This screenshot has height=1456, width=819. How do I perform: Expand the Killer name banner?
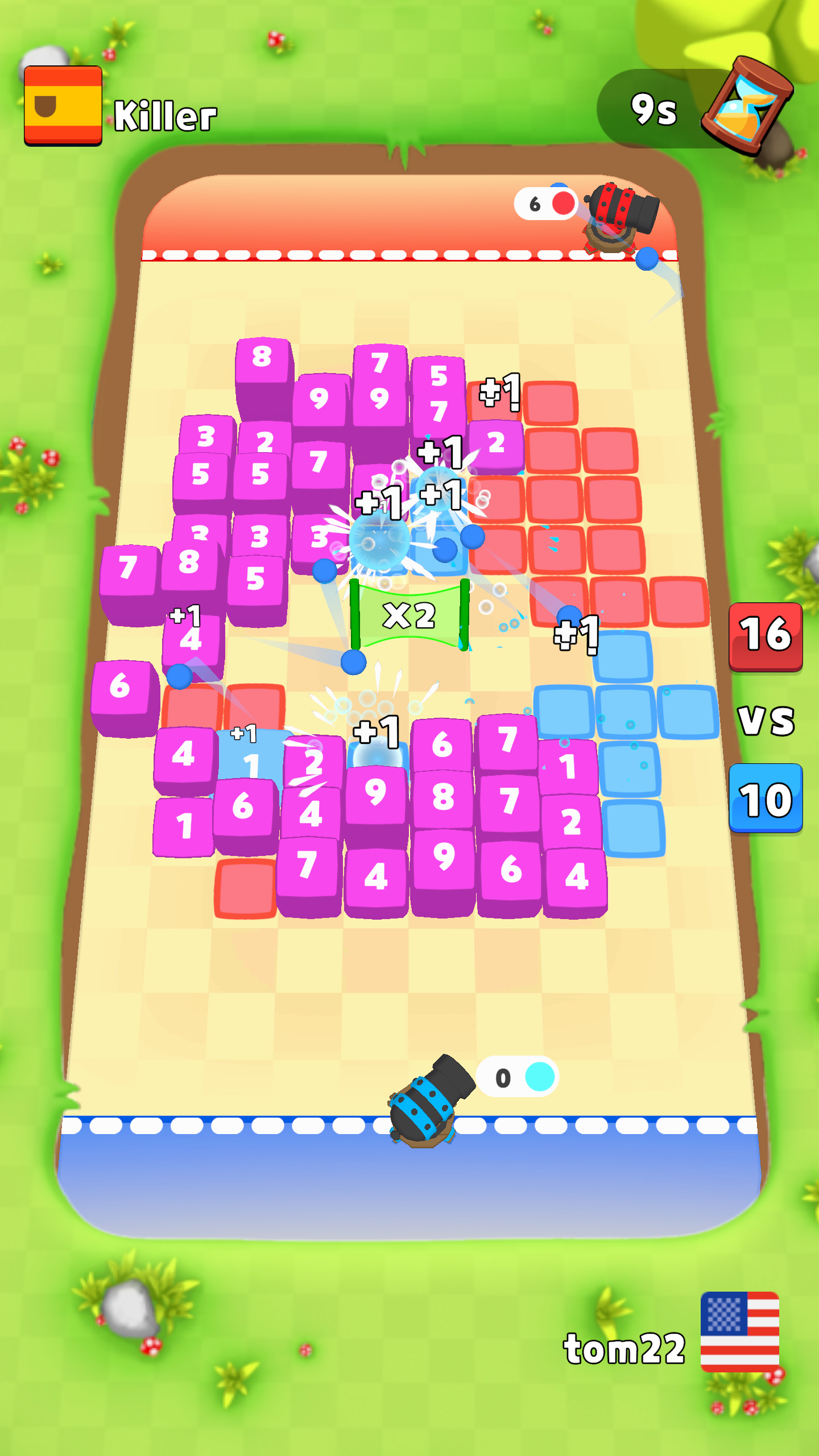tap(165, 115)
